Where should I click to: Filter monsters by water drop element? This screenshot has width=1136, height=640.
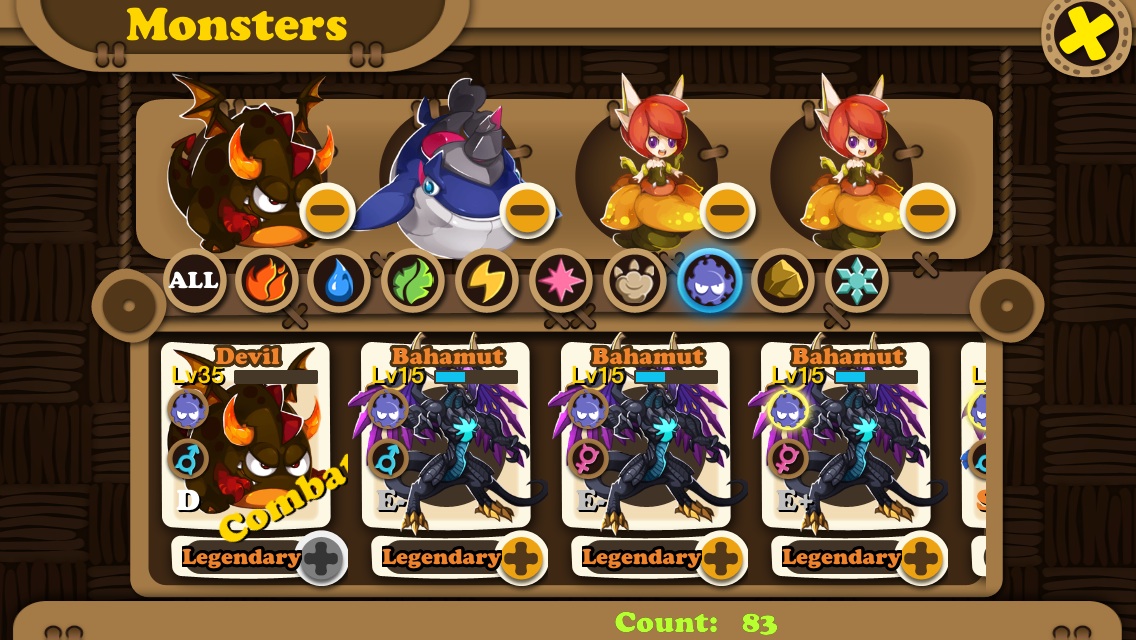pos(340,280)
